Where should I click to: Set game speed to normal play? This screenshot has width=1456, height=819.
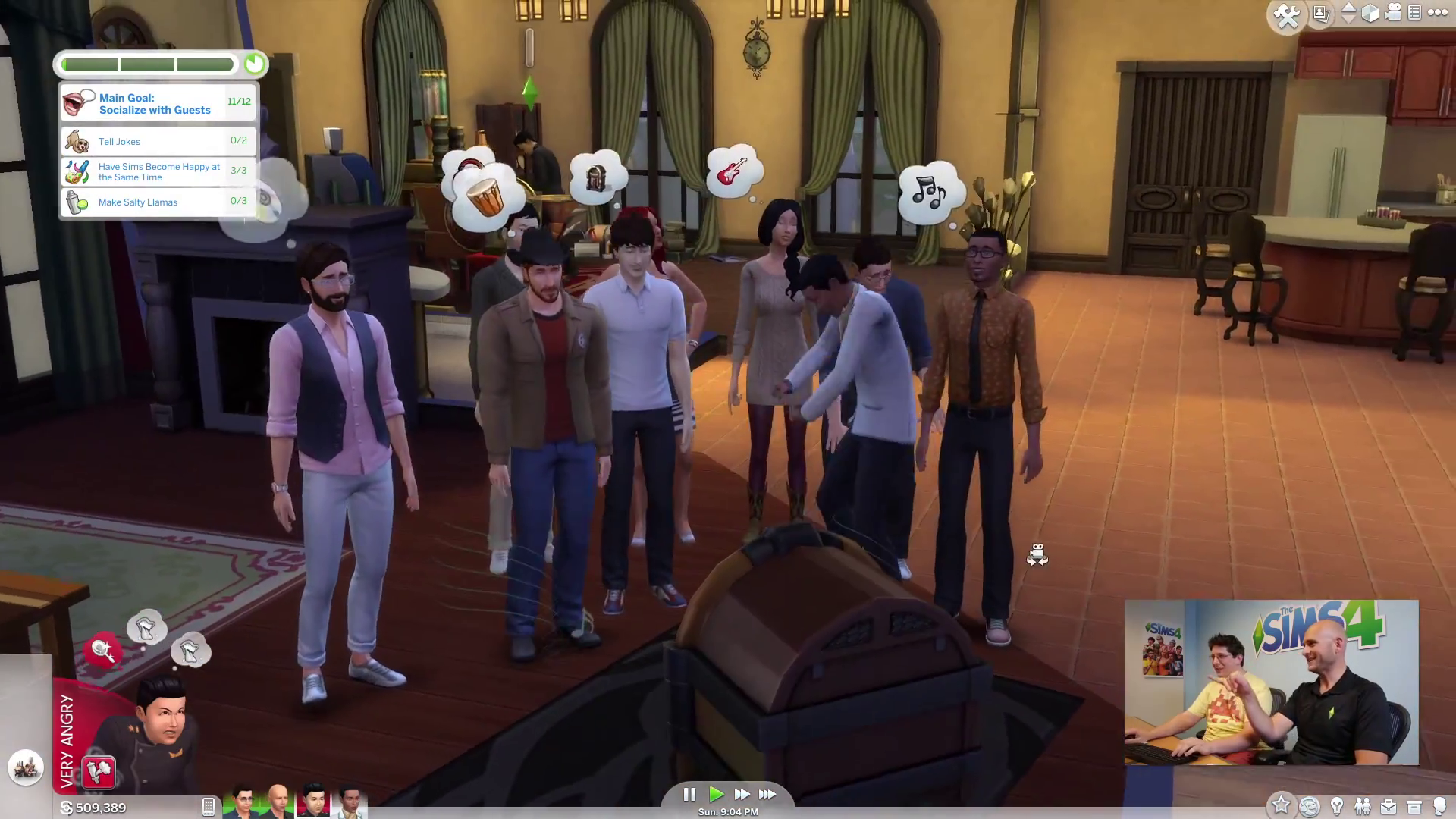[x=716, y=794]
